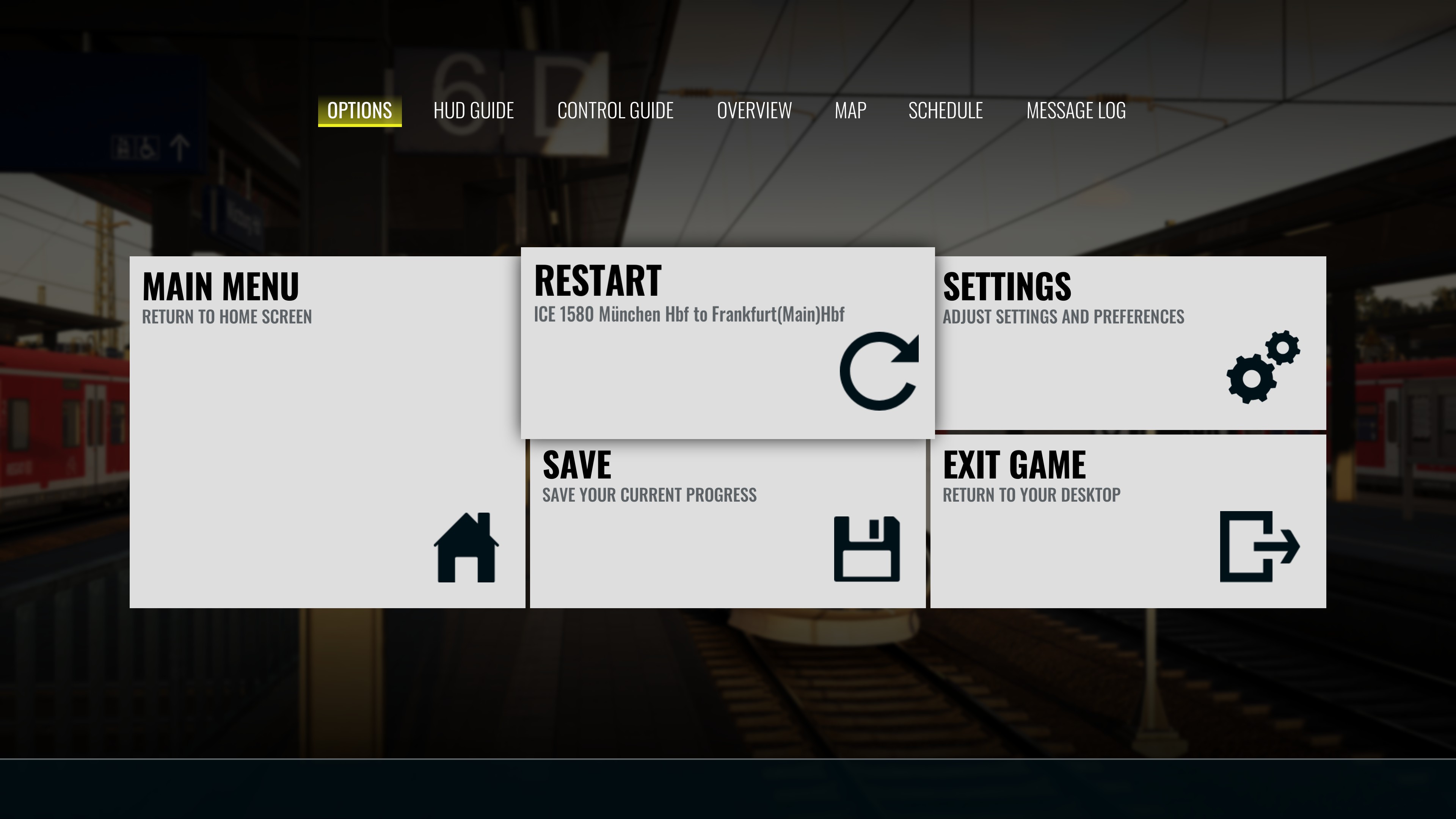
Task: Restart the ICE 1580 service
Action: pyautogui.click(x=727, y=342)
